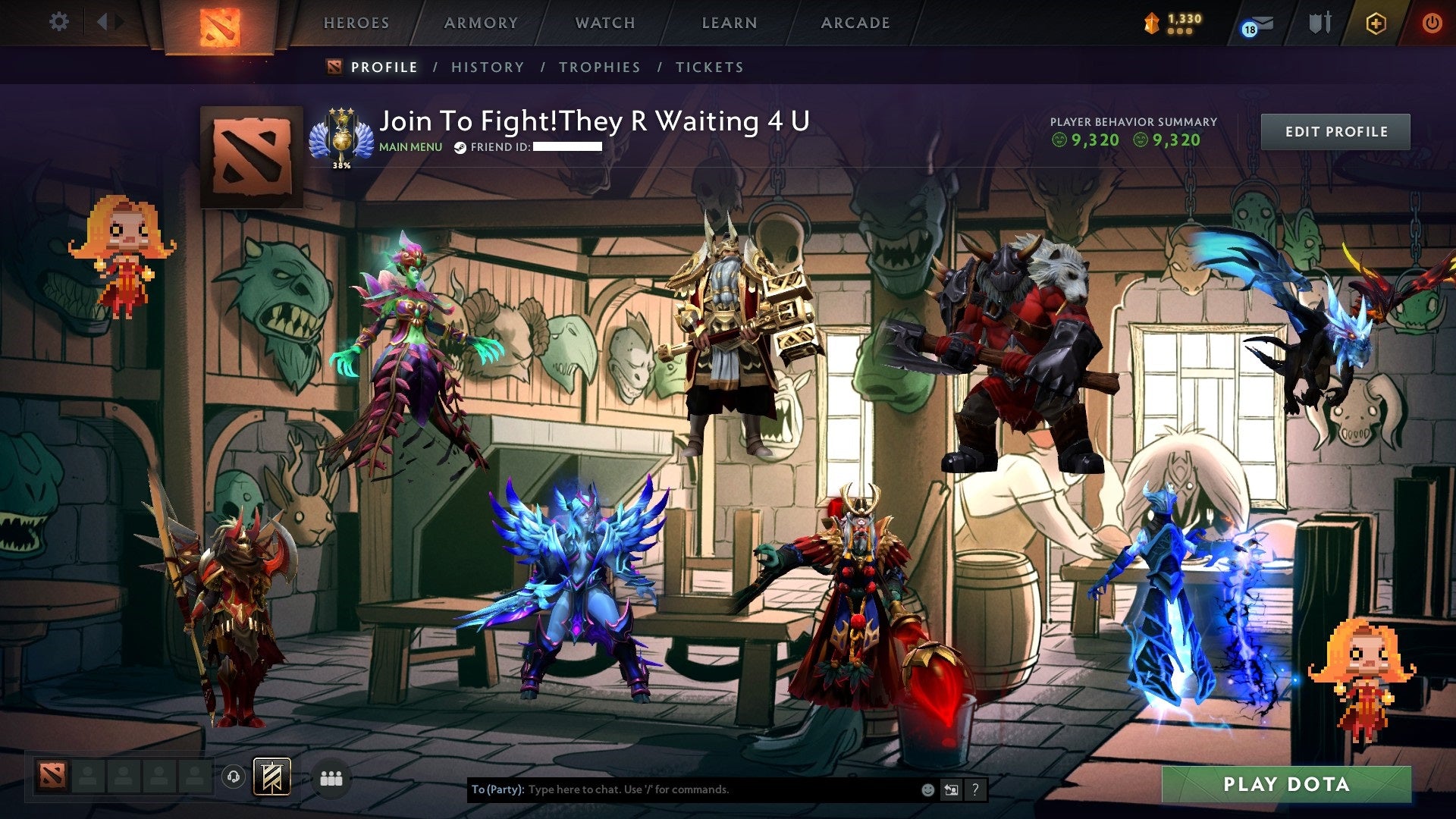Click the EDIT PROFILE button
The height and width of the screenshot is (819, 1456).
coord(1336,131)
